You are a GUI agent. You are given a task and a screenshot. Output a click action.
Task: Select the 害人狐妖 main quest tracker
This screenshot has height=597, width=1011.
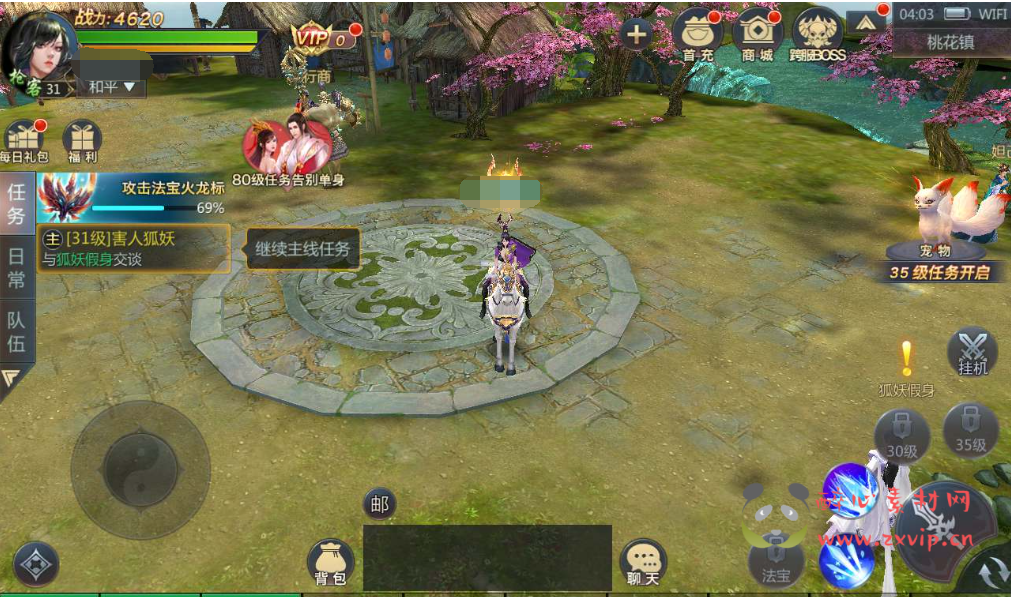click(134, 248)
